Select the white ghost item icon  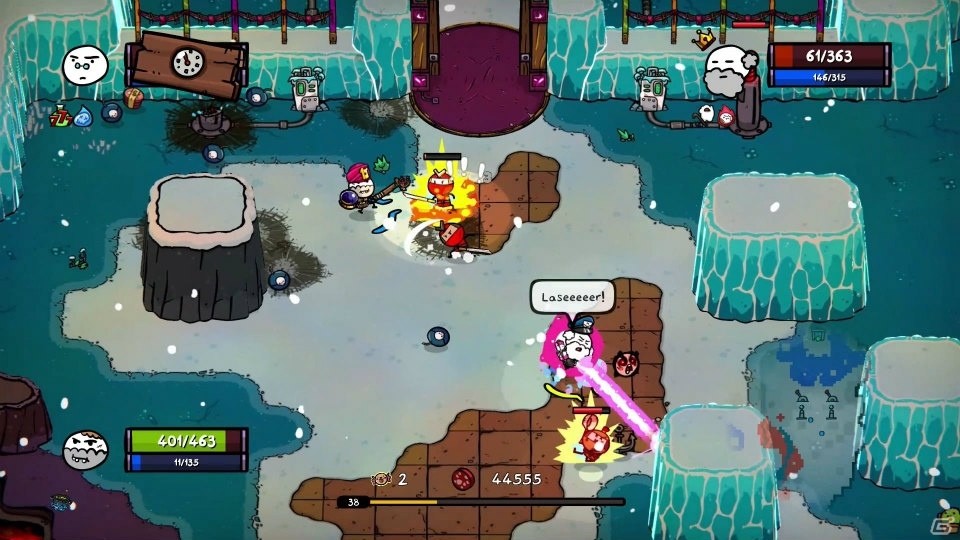tap(707, 113)
